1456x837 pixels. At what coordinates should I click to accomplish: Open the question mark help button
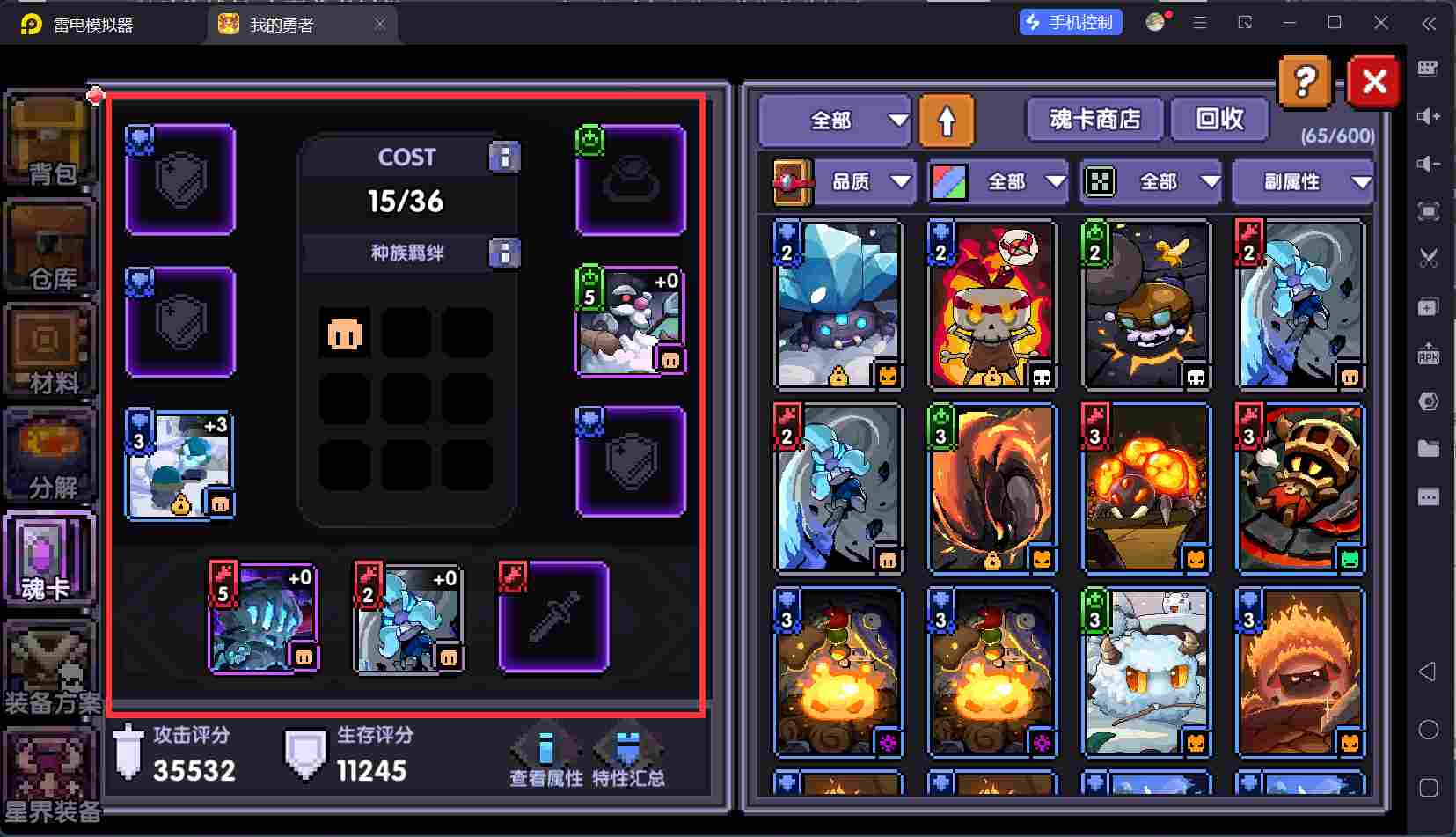pos(1305,83)
